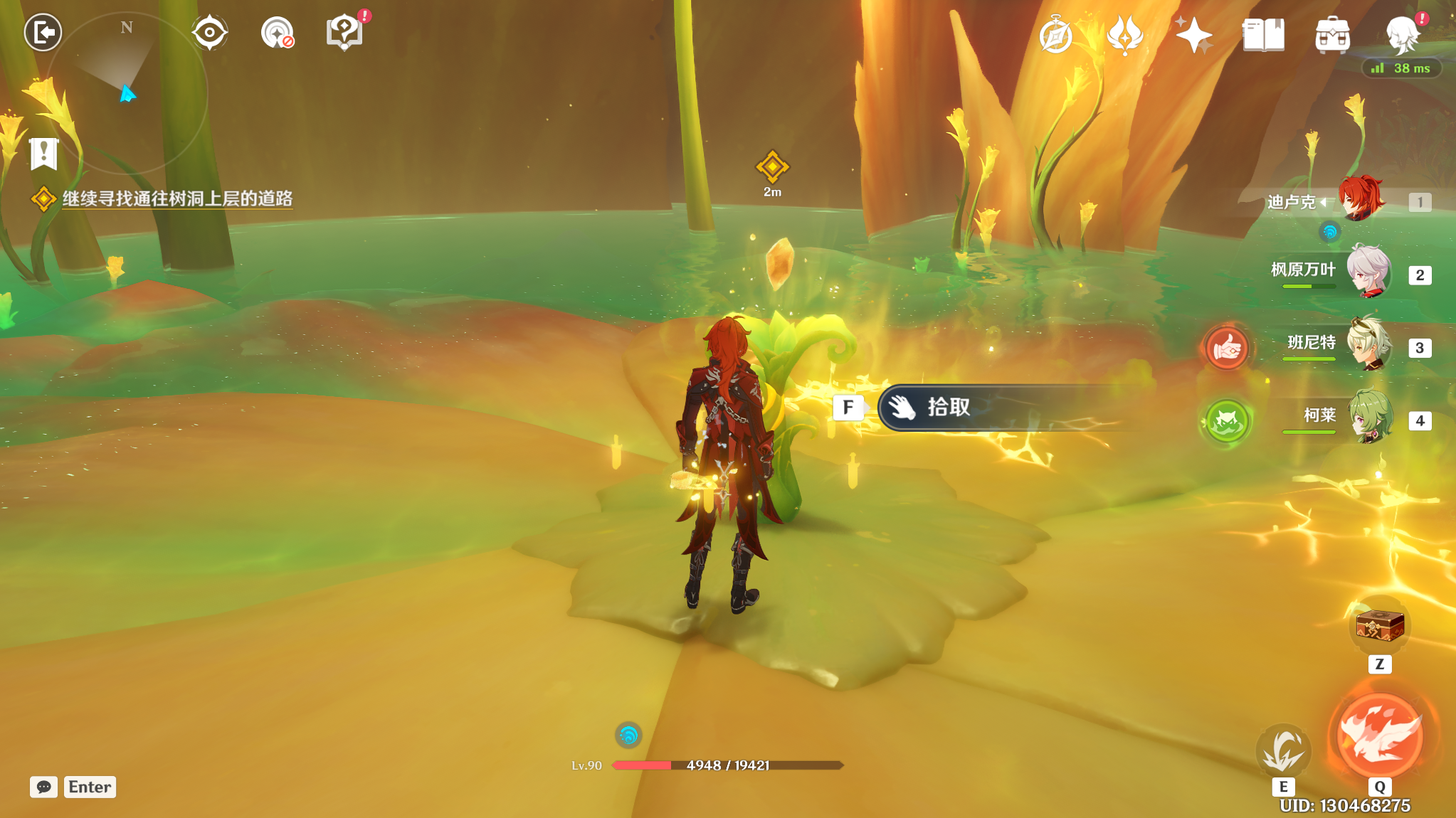Use the treasure chest gadget
The image size is (1456, 818).
(x=1379, y=627)
